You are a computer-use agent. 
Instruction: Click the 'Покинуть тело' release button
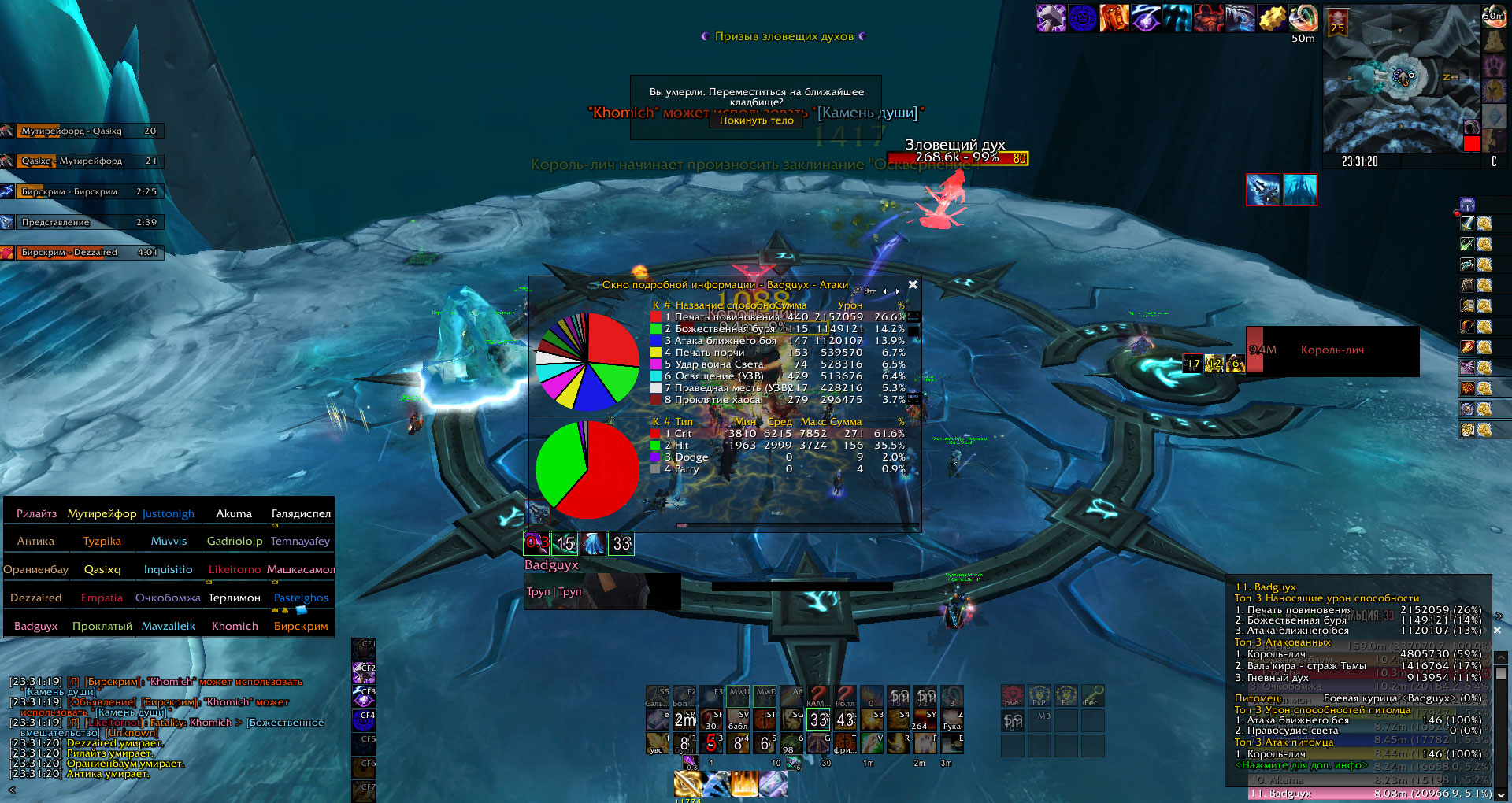pyautogui.click(x=756, y=120)
